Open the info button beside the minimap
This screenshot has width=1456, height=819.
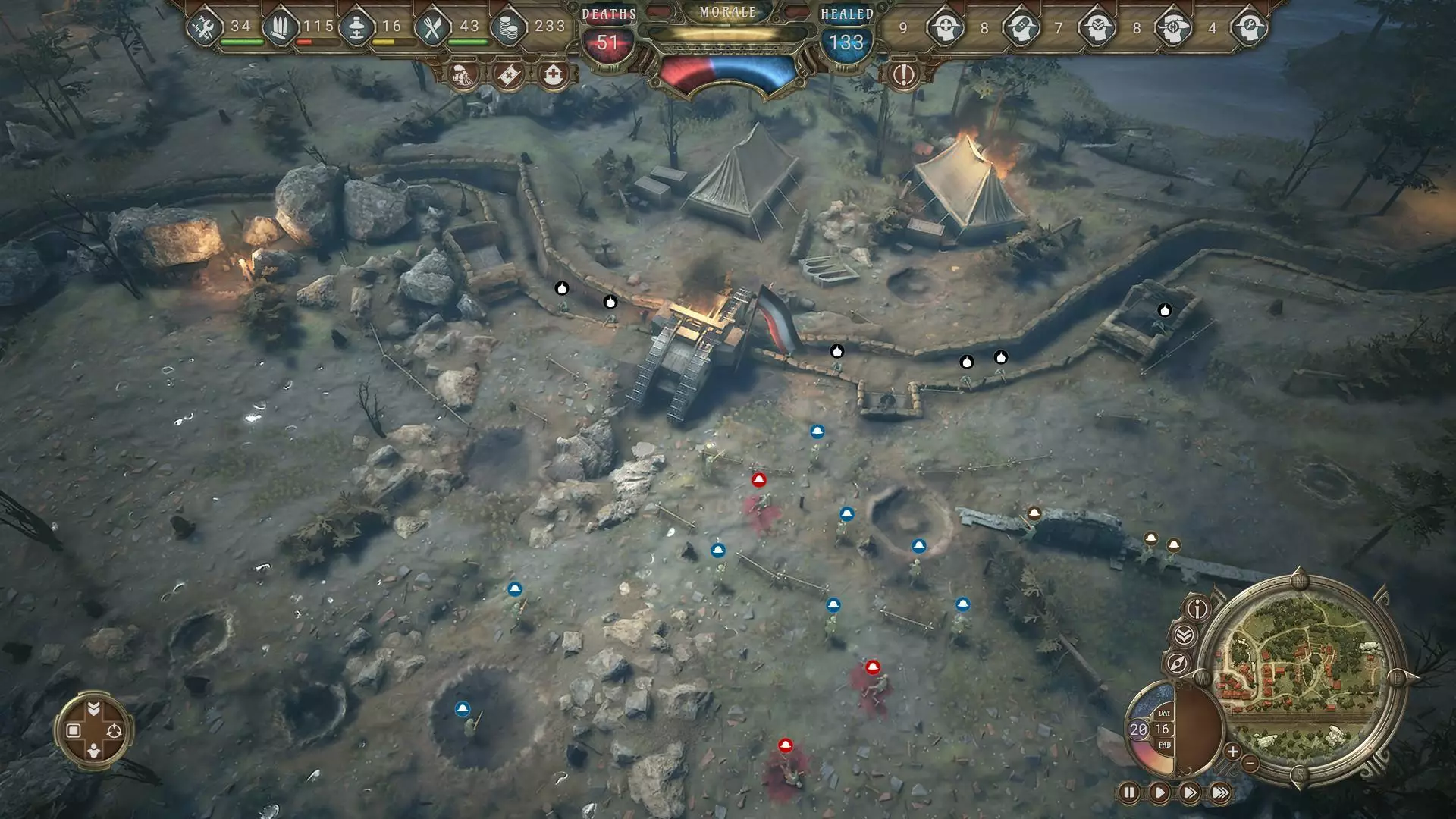(x=1197, y=608)
